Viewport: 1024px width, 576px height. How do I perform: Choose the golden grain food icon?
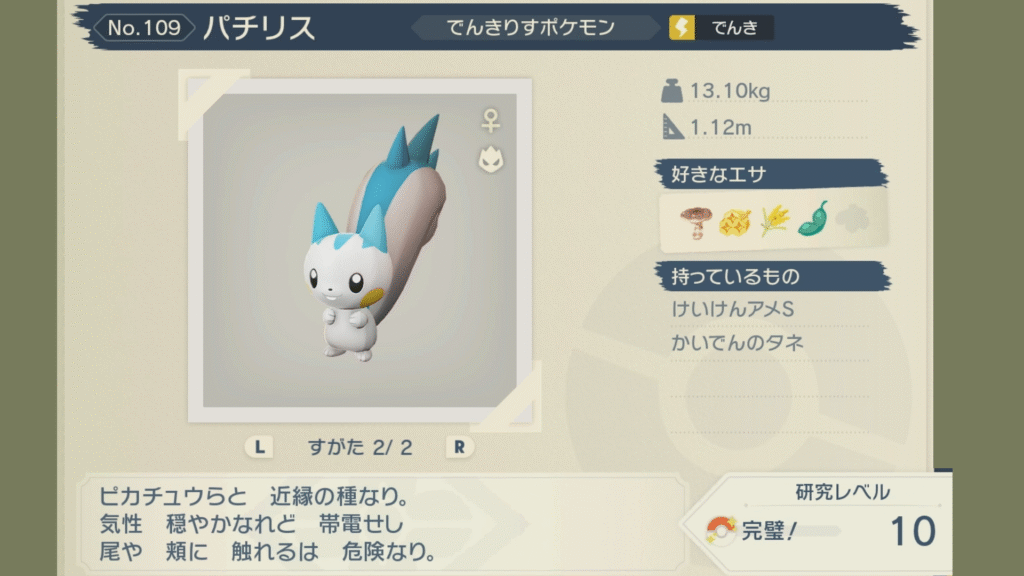pos(773,220)
